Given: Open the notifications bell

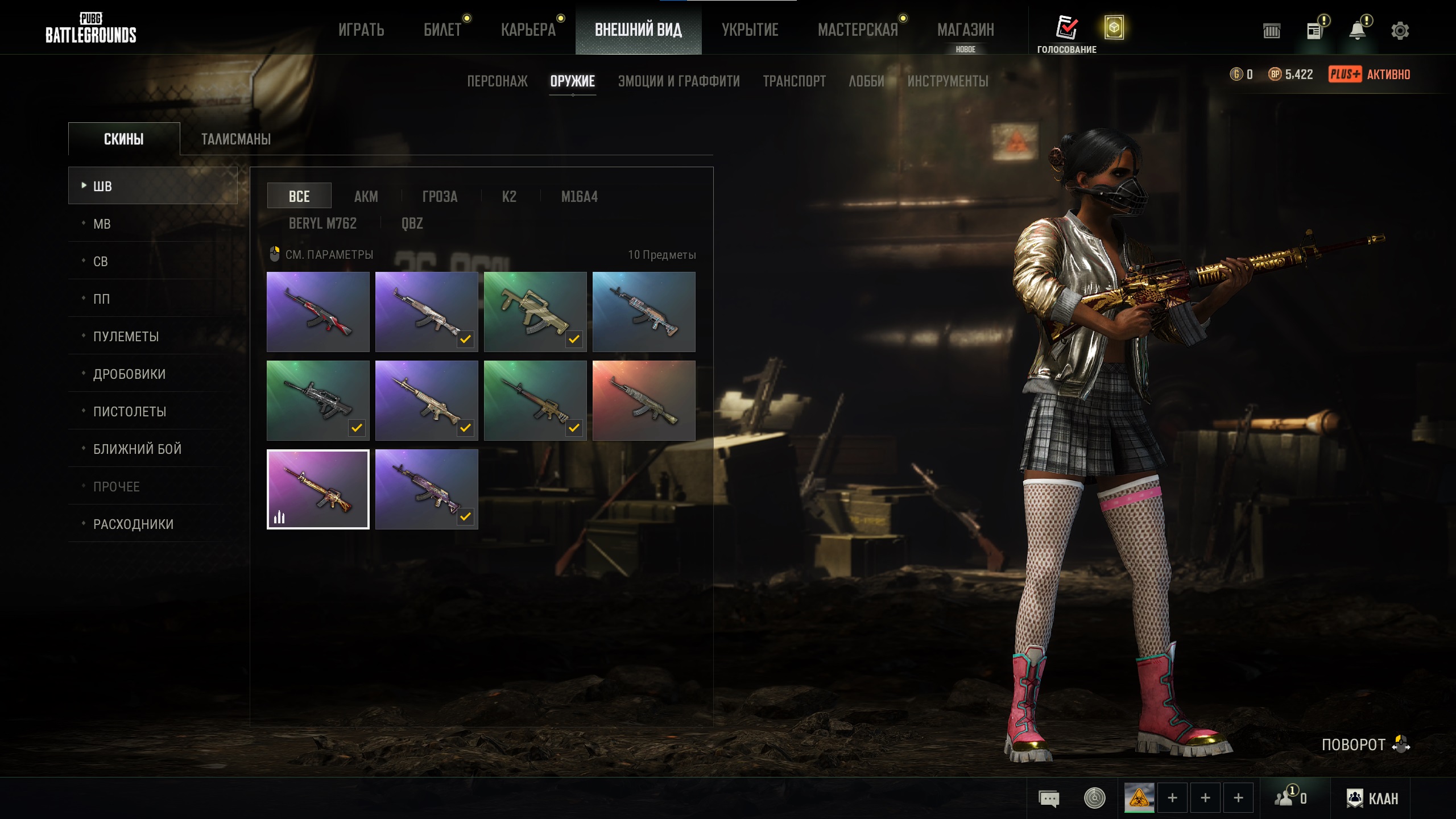Looking at the screenshot, I should pos(1358,31).
